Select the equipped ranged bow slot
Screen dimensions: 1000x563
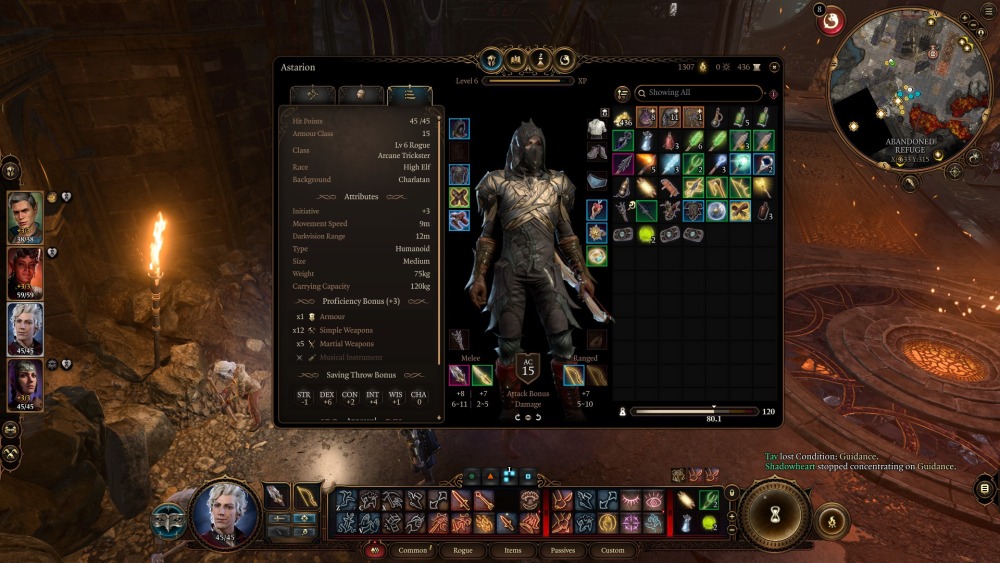click(574, 375)
